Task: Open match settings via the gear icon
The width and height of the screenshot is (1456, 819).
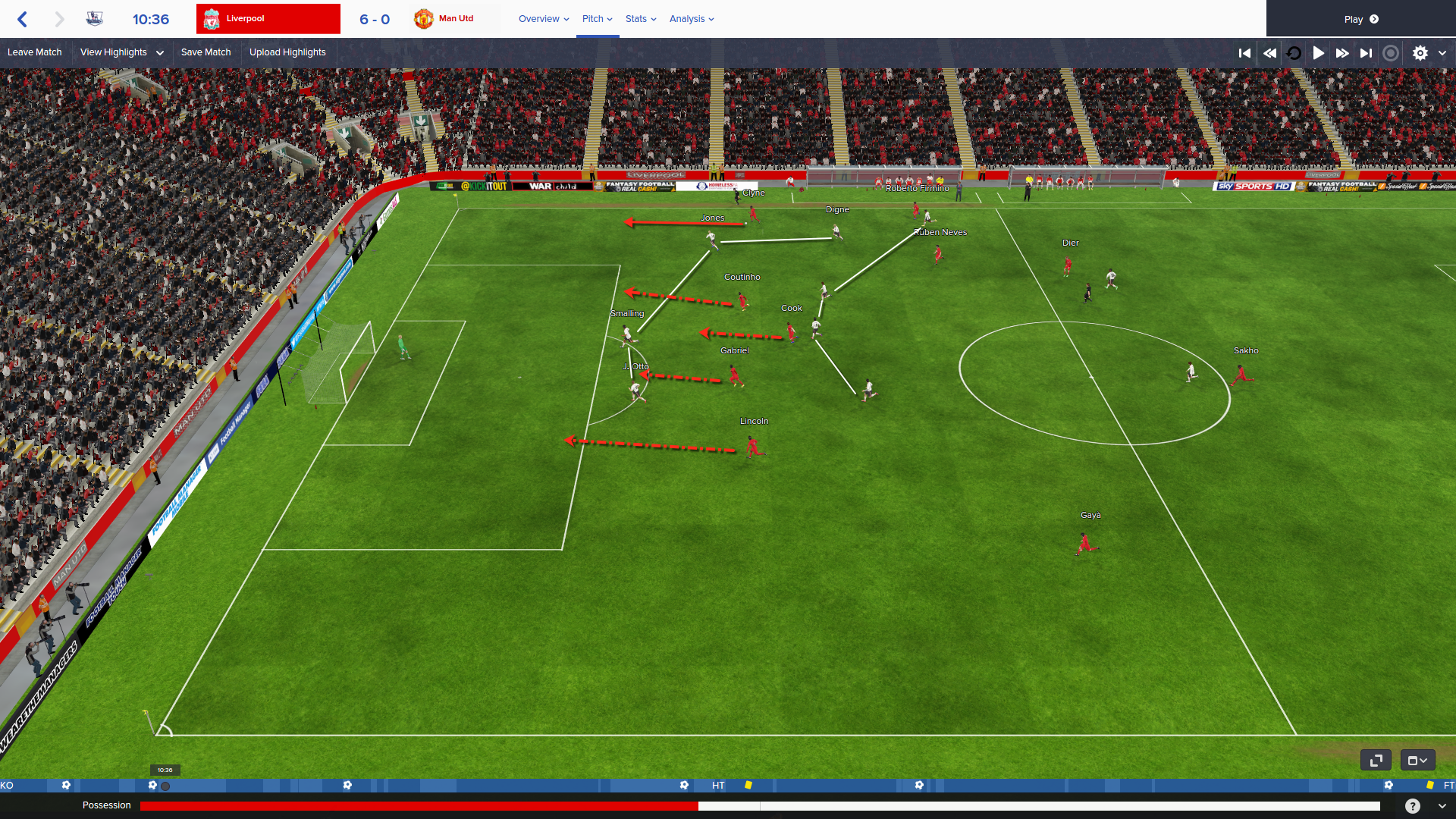Action: pos(1420,53)
